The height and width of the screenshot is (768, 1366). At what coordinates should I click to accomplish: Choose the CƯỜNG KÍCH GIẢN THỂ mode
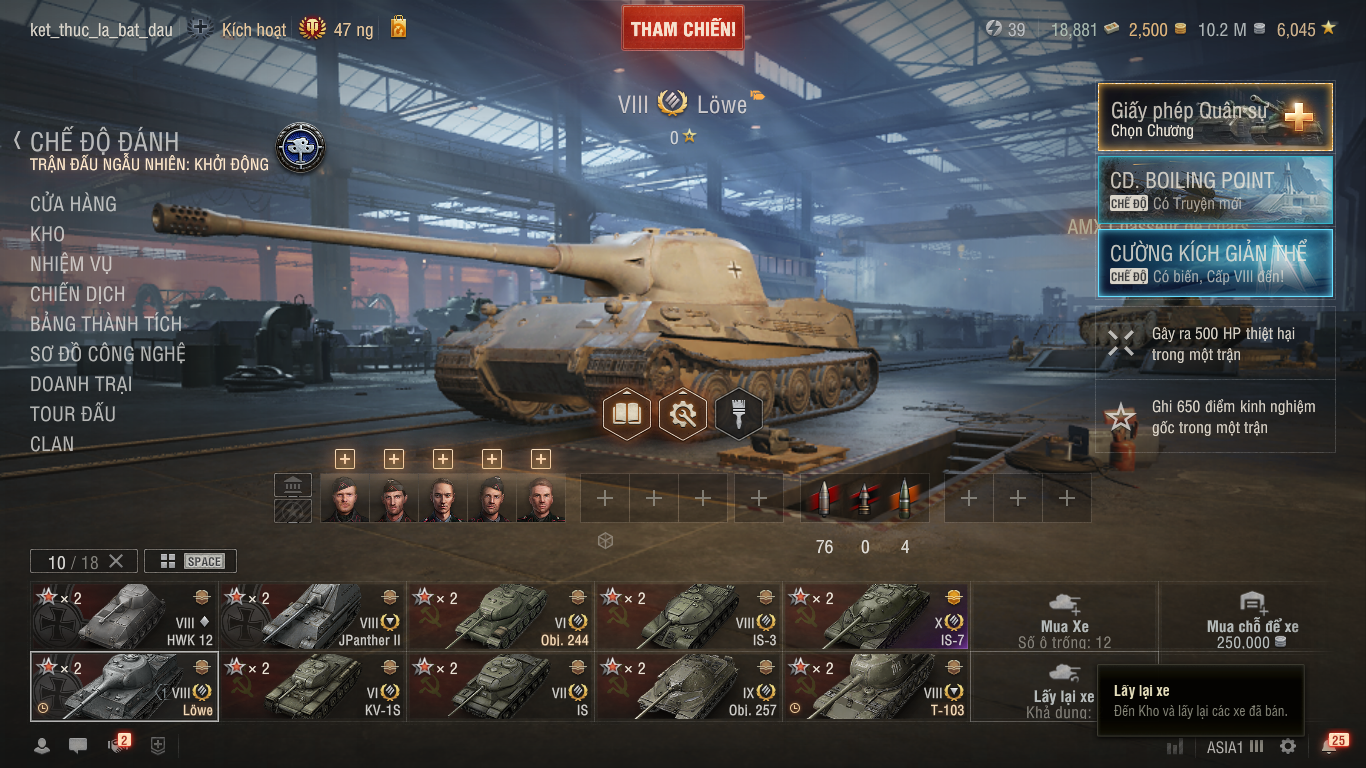[x=1215, y=263]
